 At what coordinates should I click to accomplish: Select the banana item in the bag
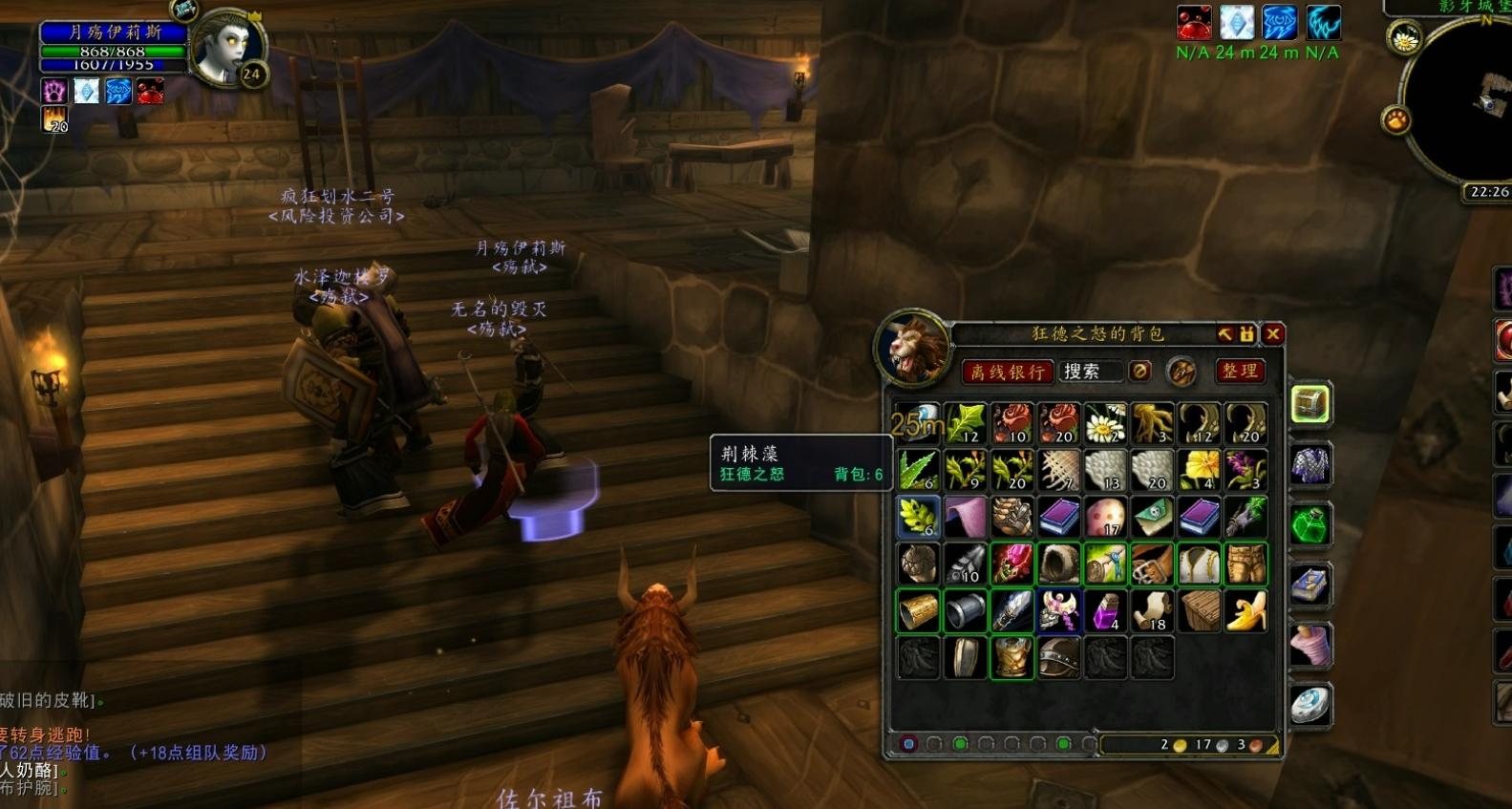[x=1246, y=610]
